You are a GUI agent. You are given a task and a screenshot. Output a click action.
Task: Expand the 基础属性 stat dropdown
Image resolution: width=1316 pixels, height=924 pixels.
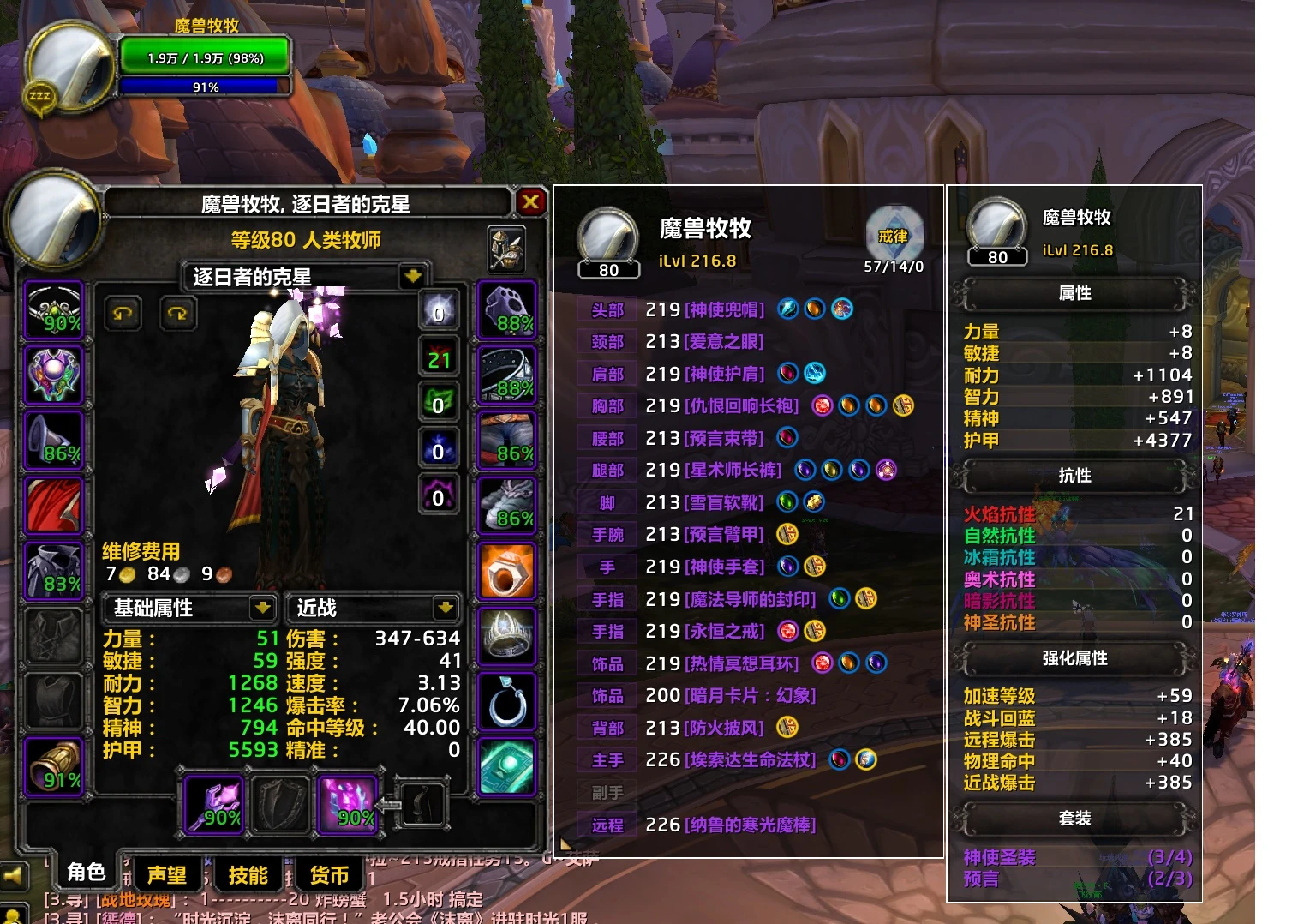[x=262, y=608]
